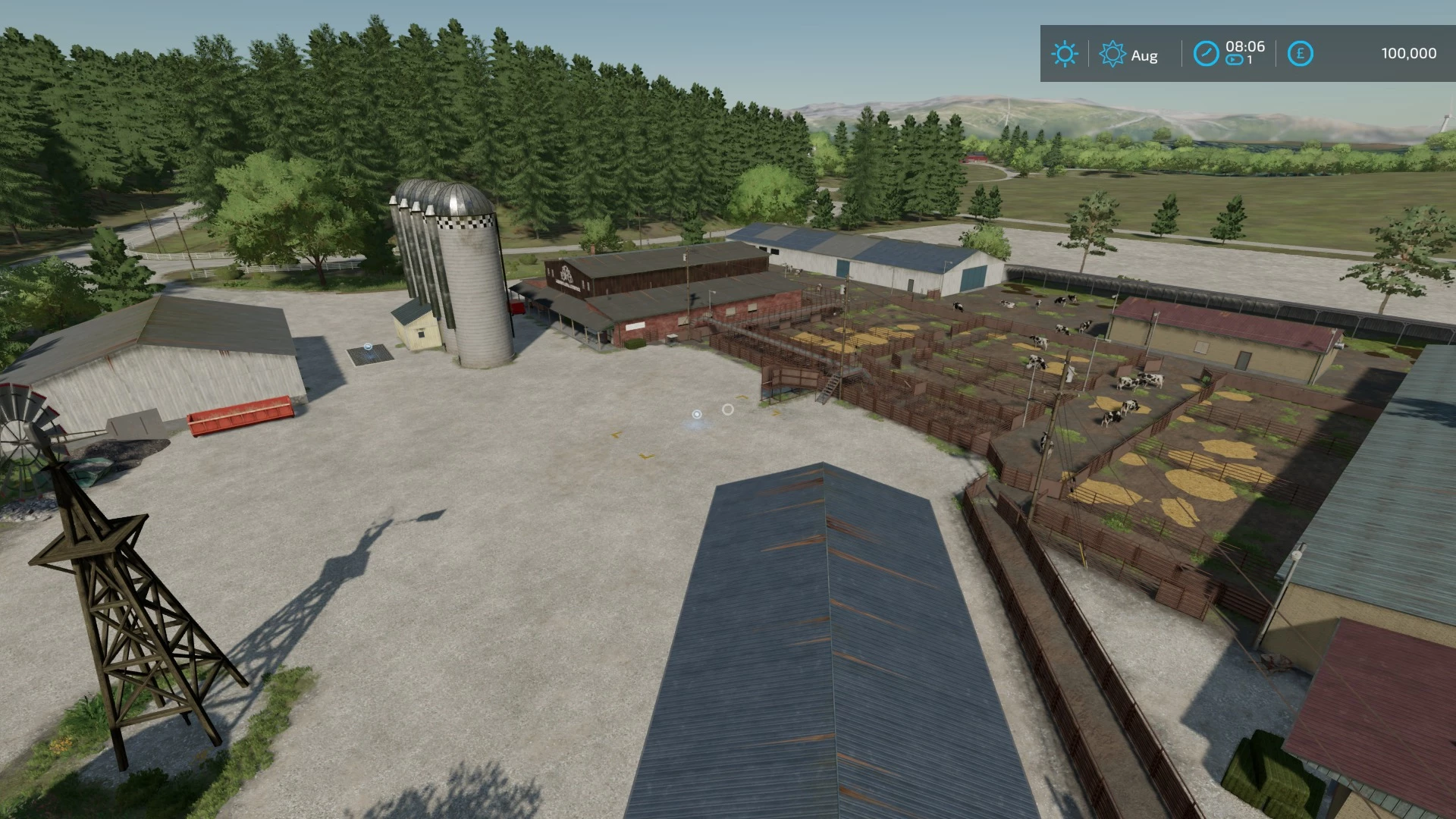The height and width of the screenshot is (819, 1456).
Task: Open the pound currency balance icon
Action: click(1300, 54)
